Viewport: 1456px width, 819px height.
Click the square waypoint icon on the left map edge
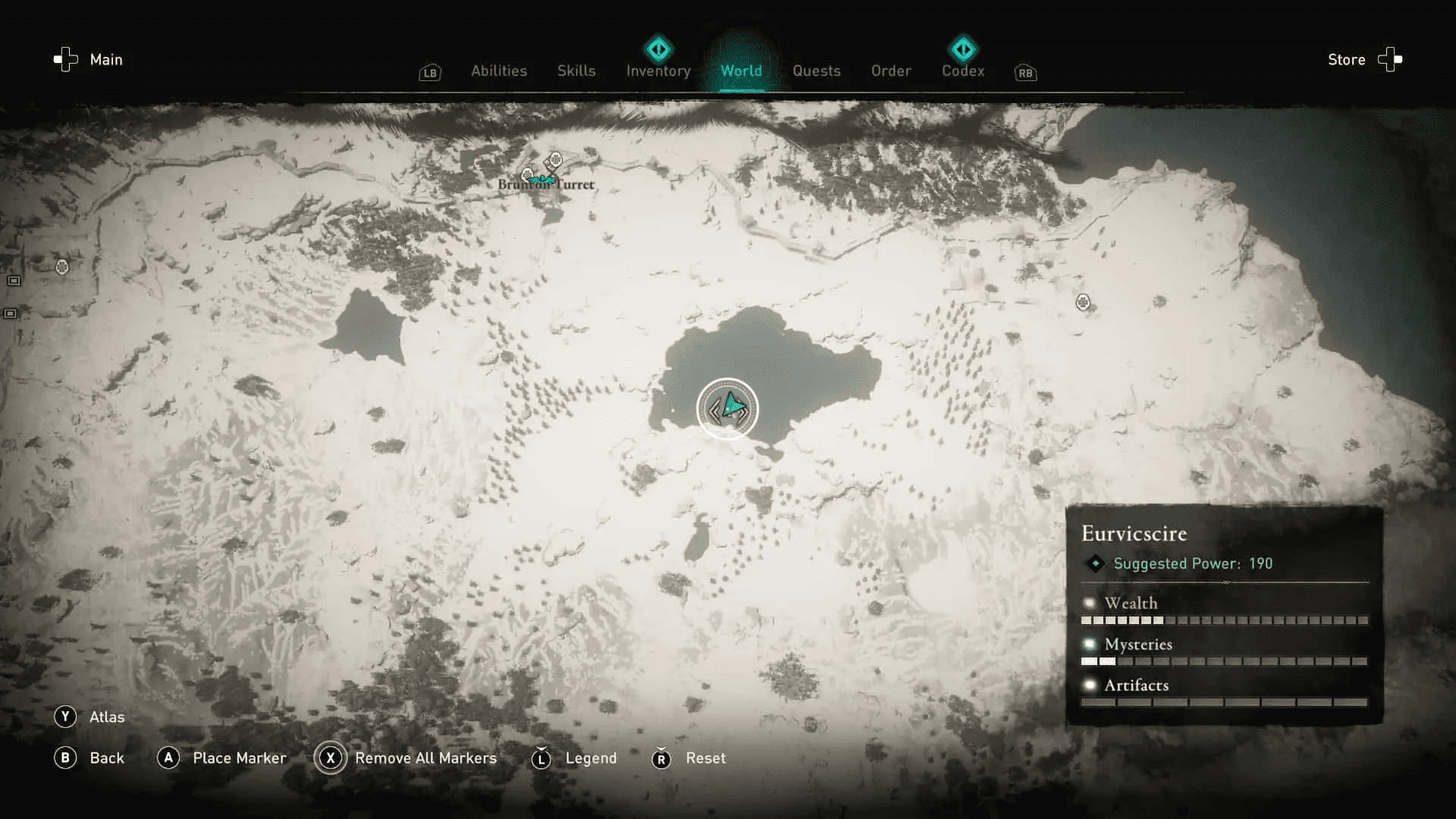pyautogui.click(x=12, y=281)
